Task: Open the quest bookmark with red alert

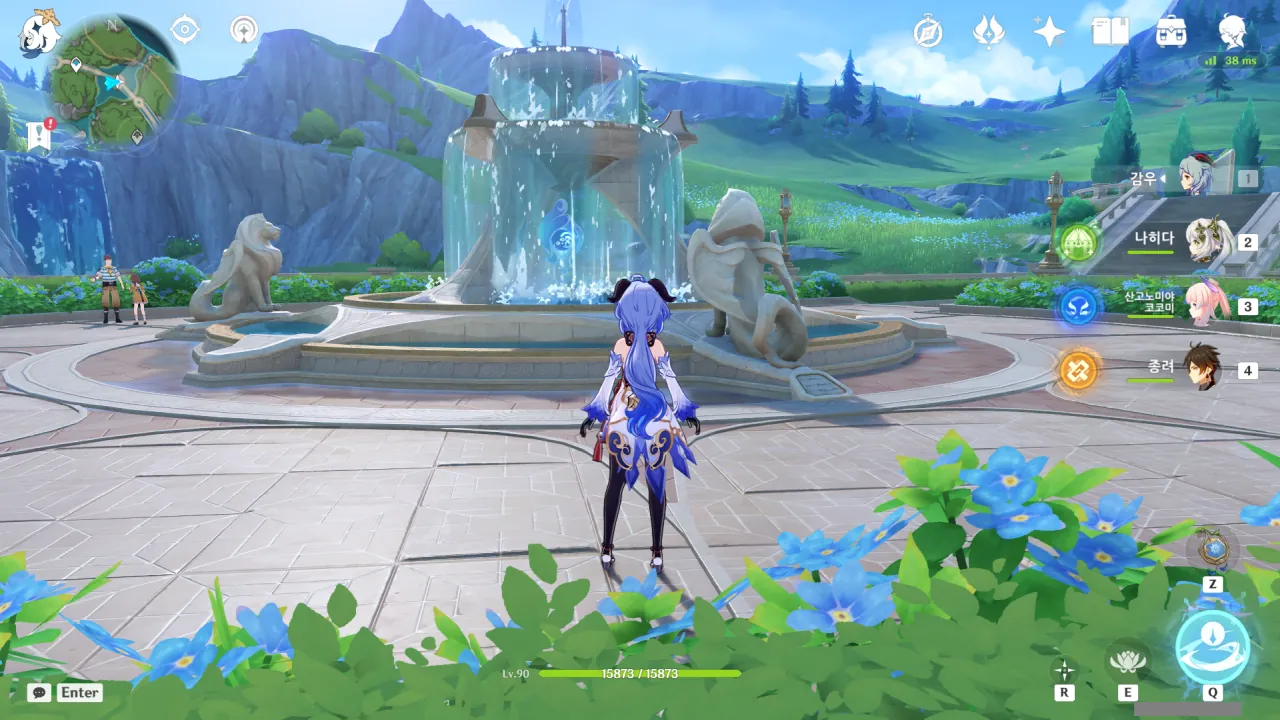Action: (39, 135)
